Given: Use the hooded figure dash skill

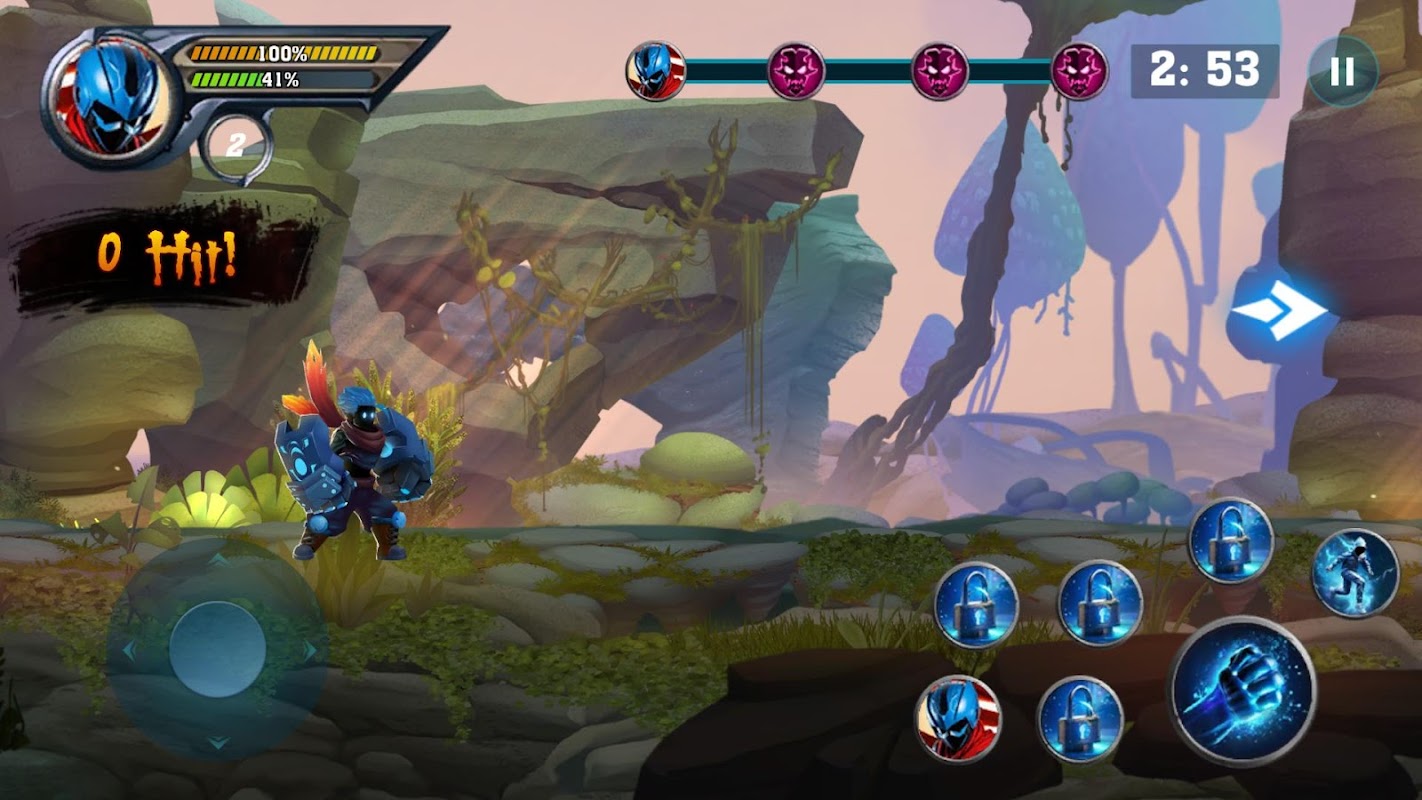Looking at the screenshot, I should [1355, 572].
